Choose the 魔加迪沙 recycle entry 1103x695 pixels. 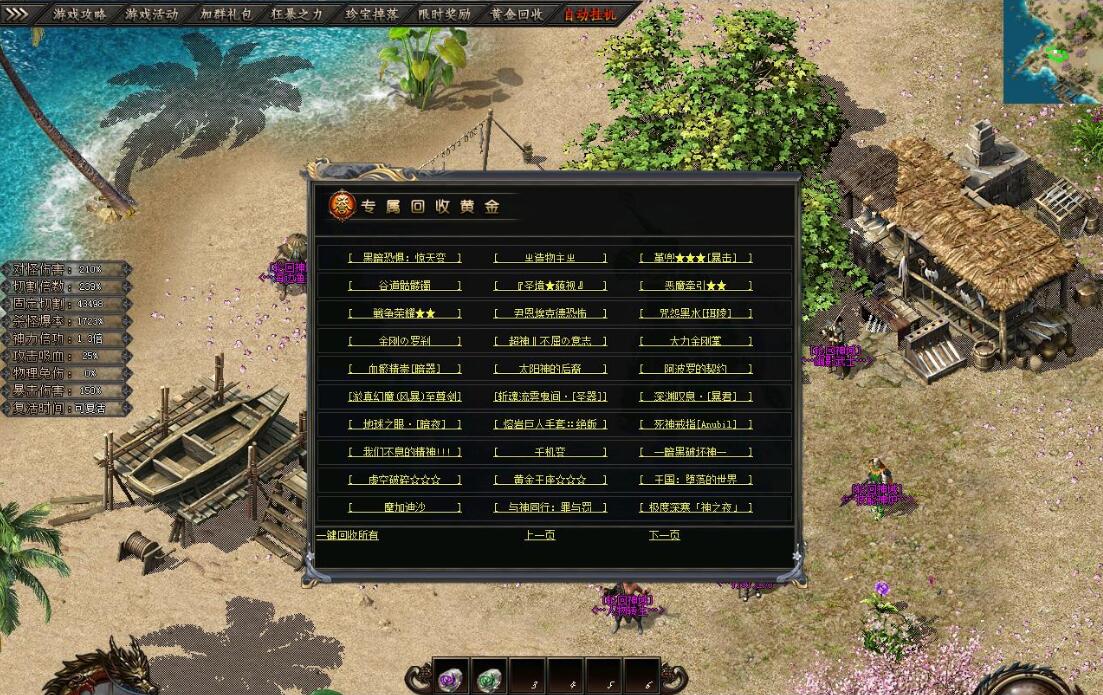coord(404,507)
